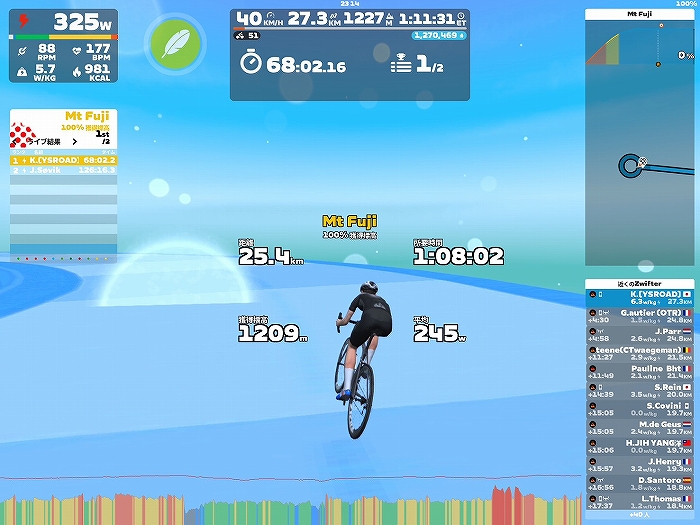Switch live results with the left arrow
700x525 pixels.
15,142
